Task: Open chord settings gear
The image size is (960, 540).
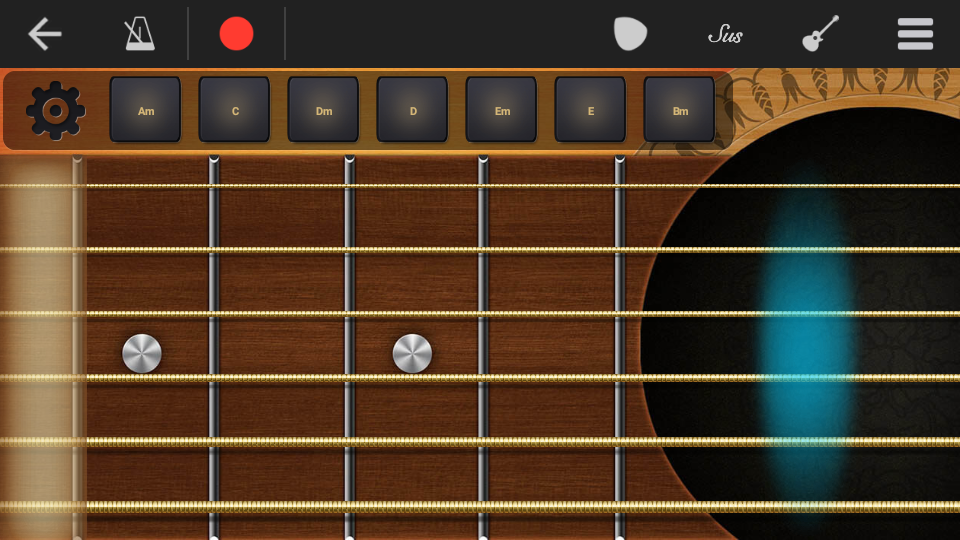Action: (x=55, y=110)
